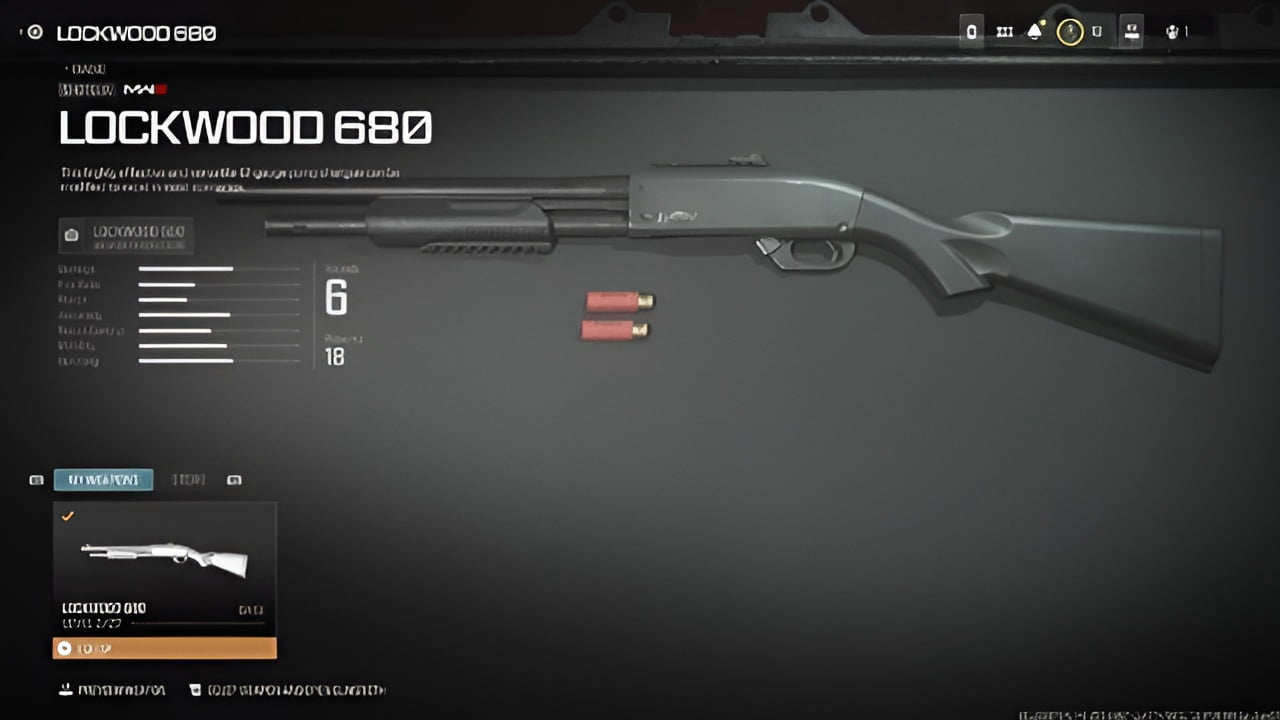The width and height of the screenshot is (1280, 720).
Task: Open the back navigation icon top-left
Action: [33, 32]
